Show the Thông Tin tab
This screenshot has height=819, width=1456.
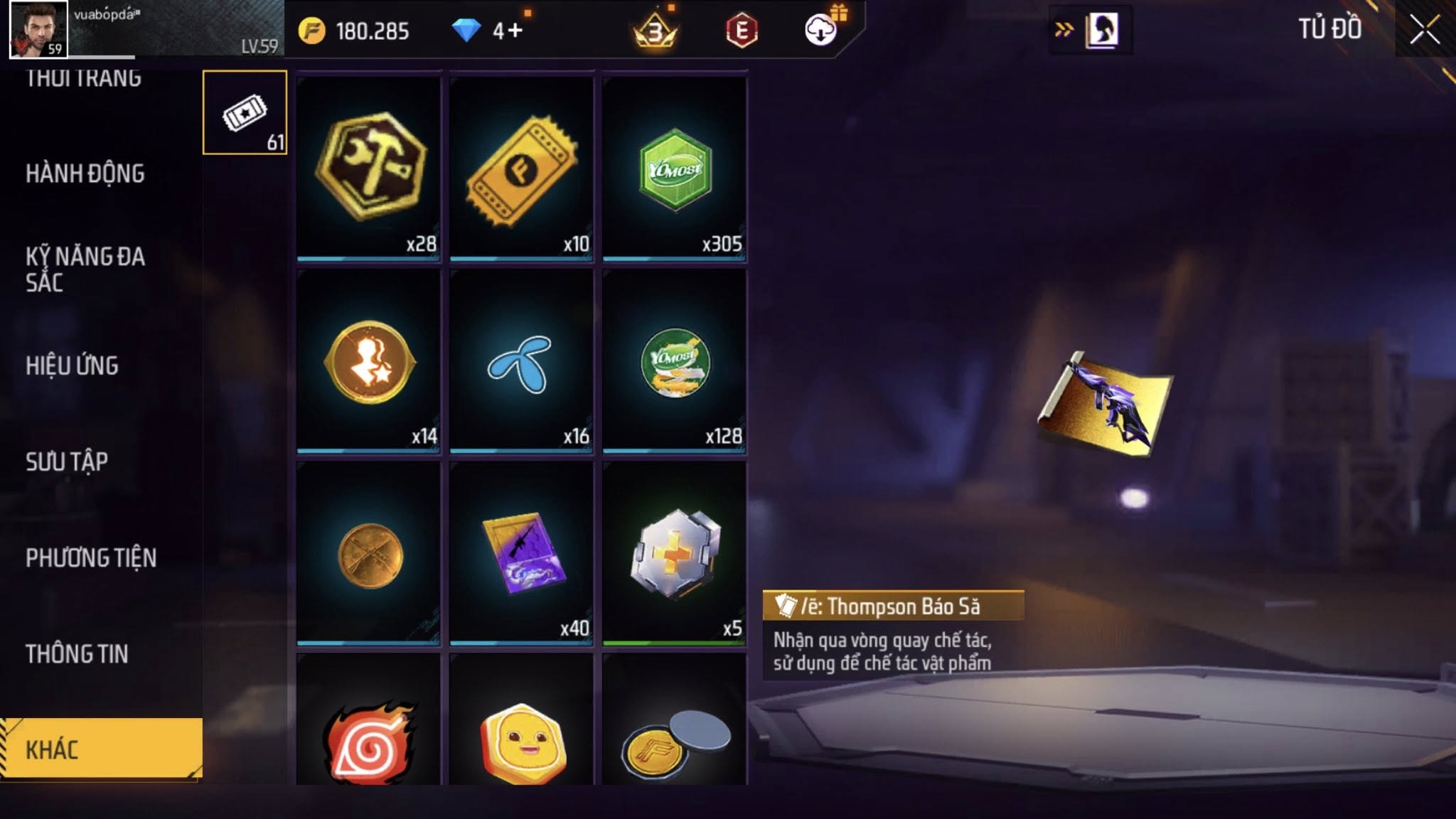coord(77,653)
